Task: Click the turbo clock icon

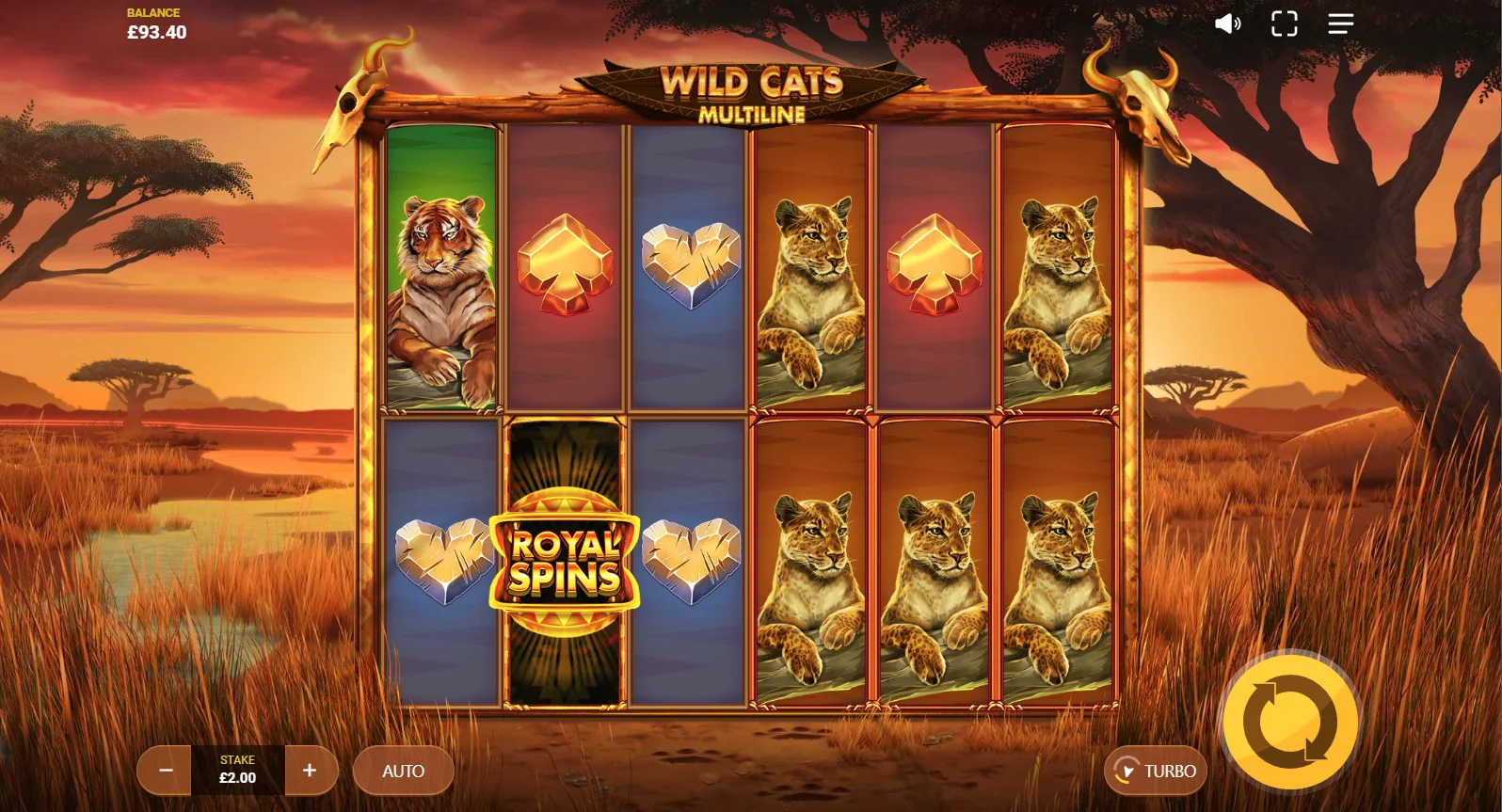Action: (1126, 770)
